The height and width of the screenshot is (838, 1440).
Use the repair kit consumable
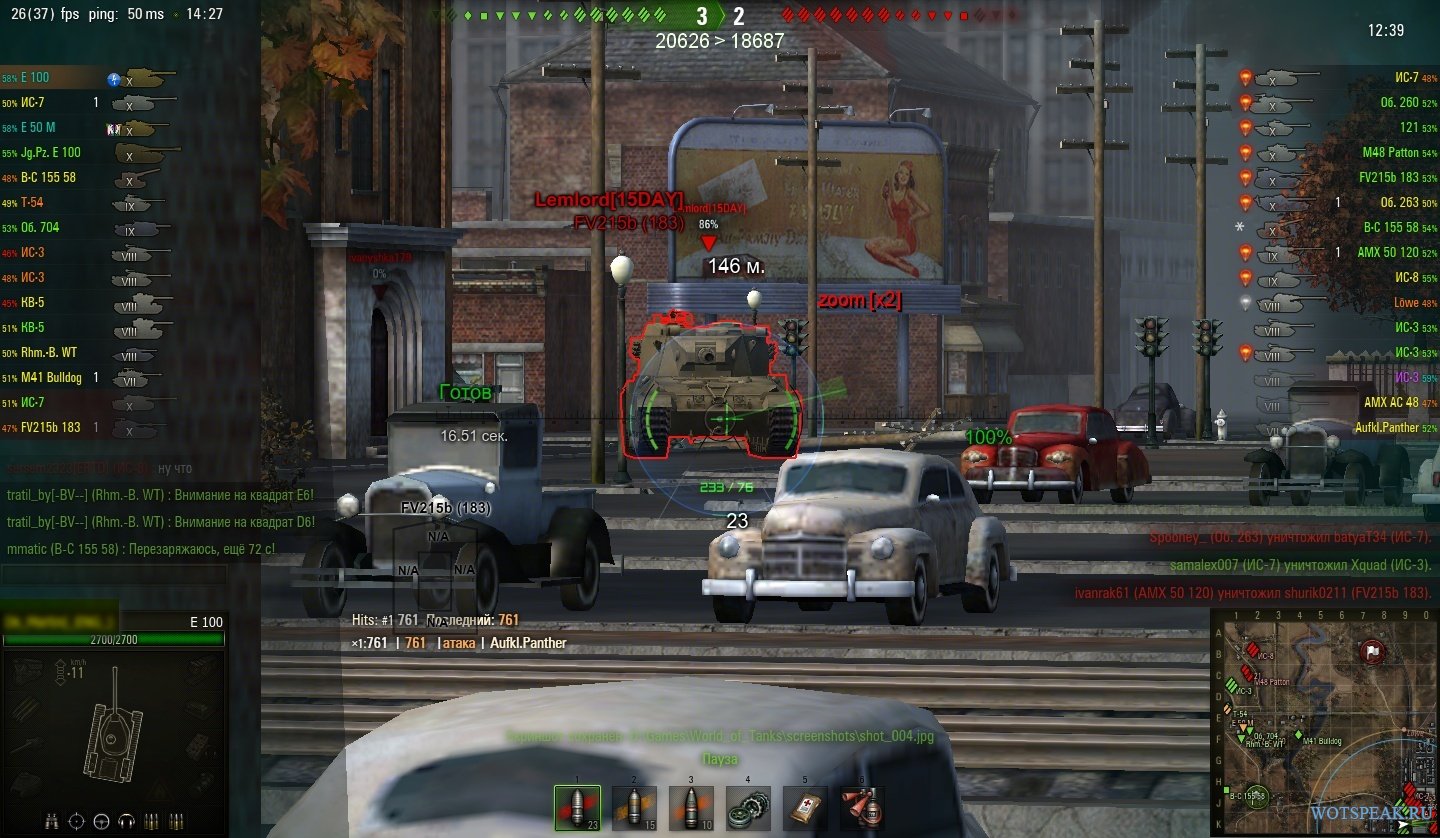pos(747,806)
